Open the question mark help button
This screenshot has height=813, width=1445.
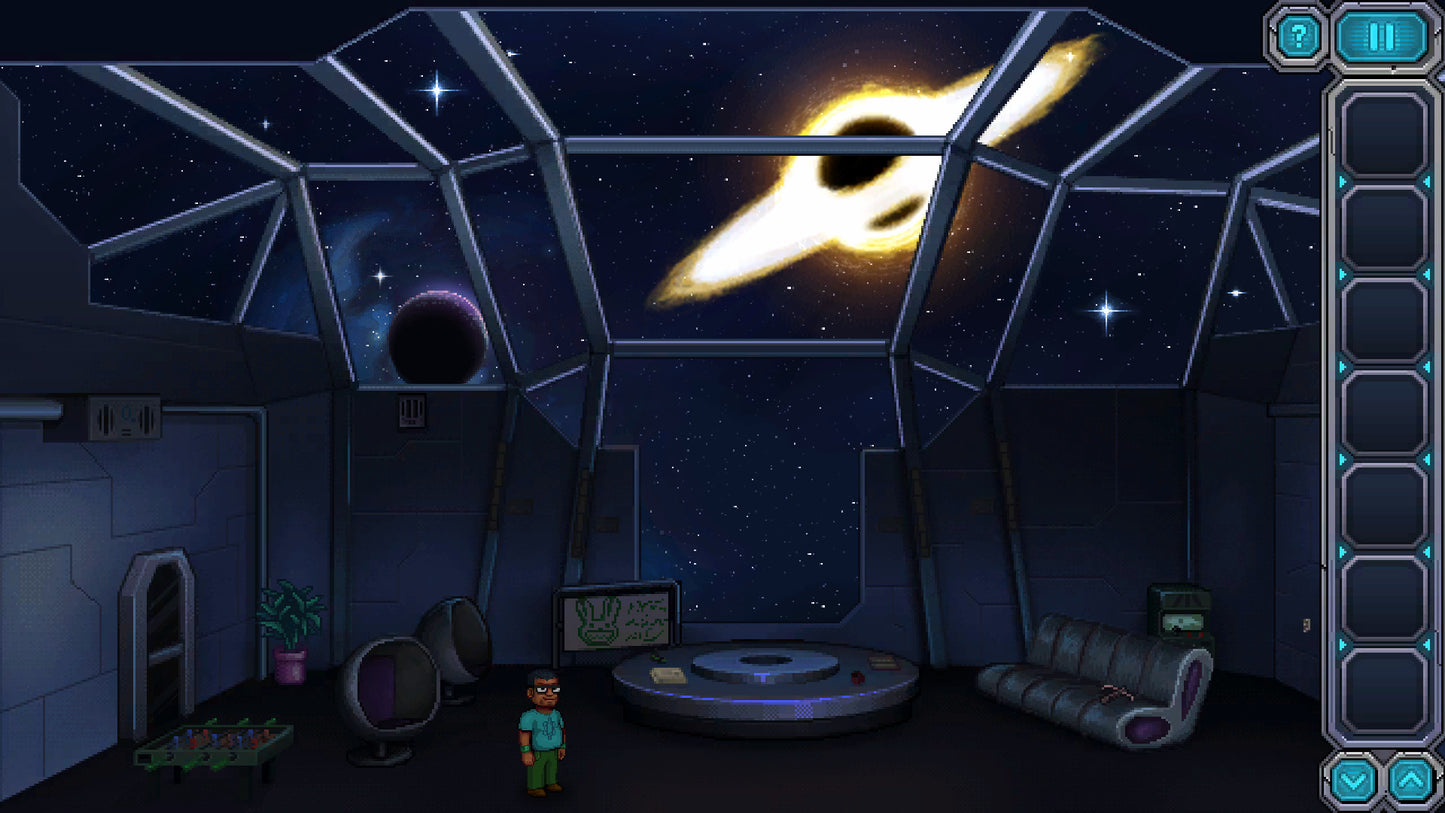click(x=1298, y=37)
